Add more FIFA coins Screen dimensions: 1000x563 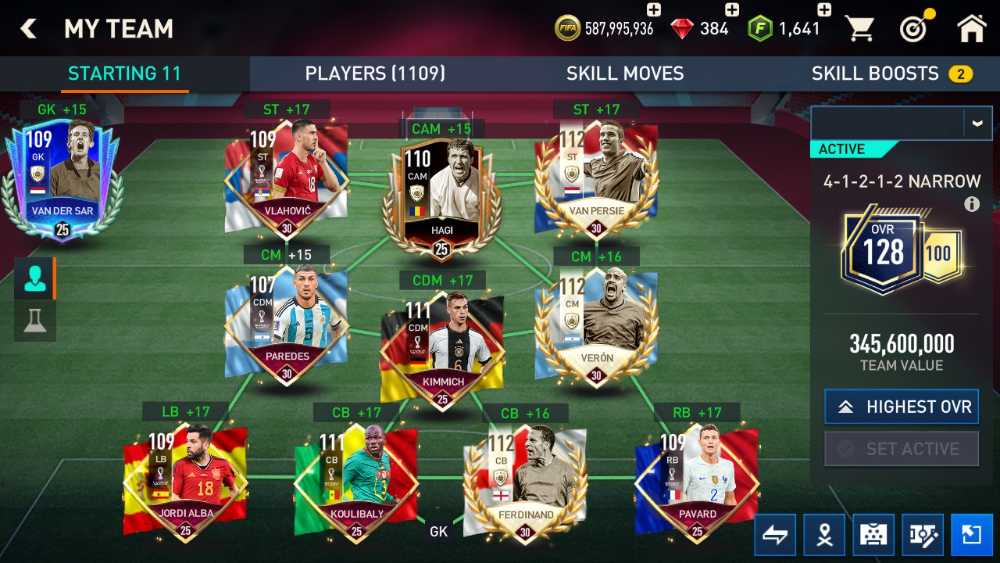coord(654,10)
